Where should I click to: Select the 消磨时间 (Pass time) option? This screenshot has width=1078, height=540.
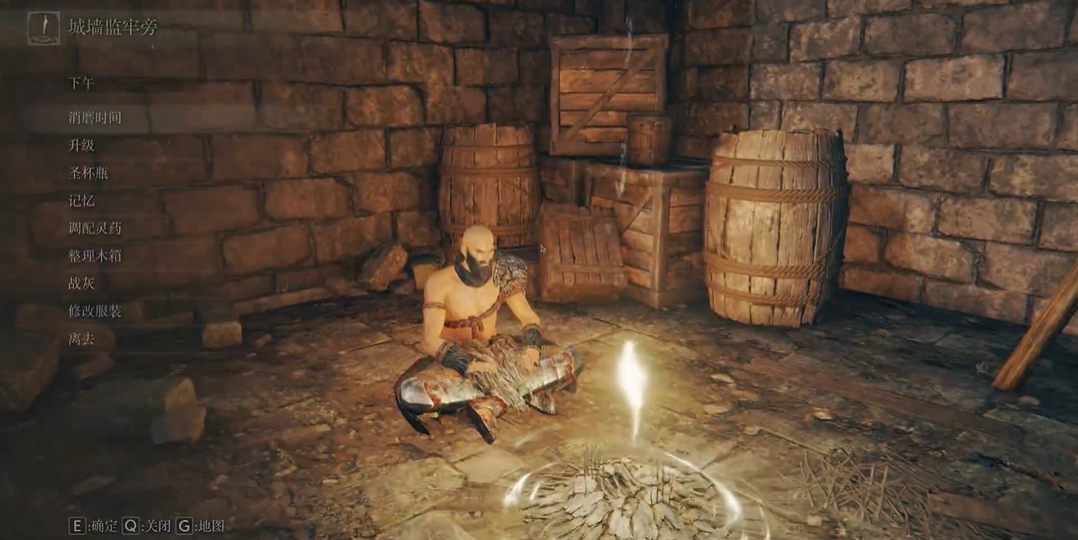pyautogui.click(x=95, y=117)
